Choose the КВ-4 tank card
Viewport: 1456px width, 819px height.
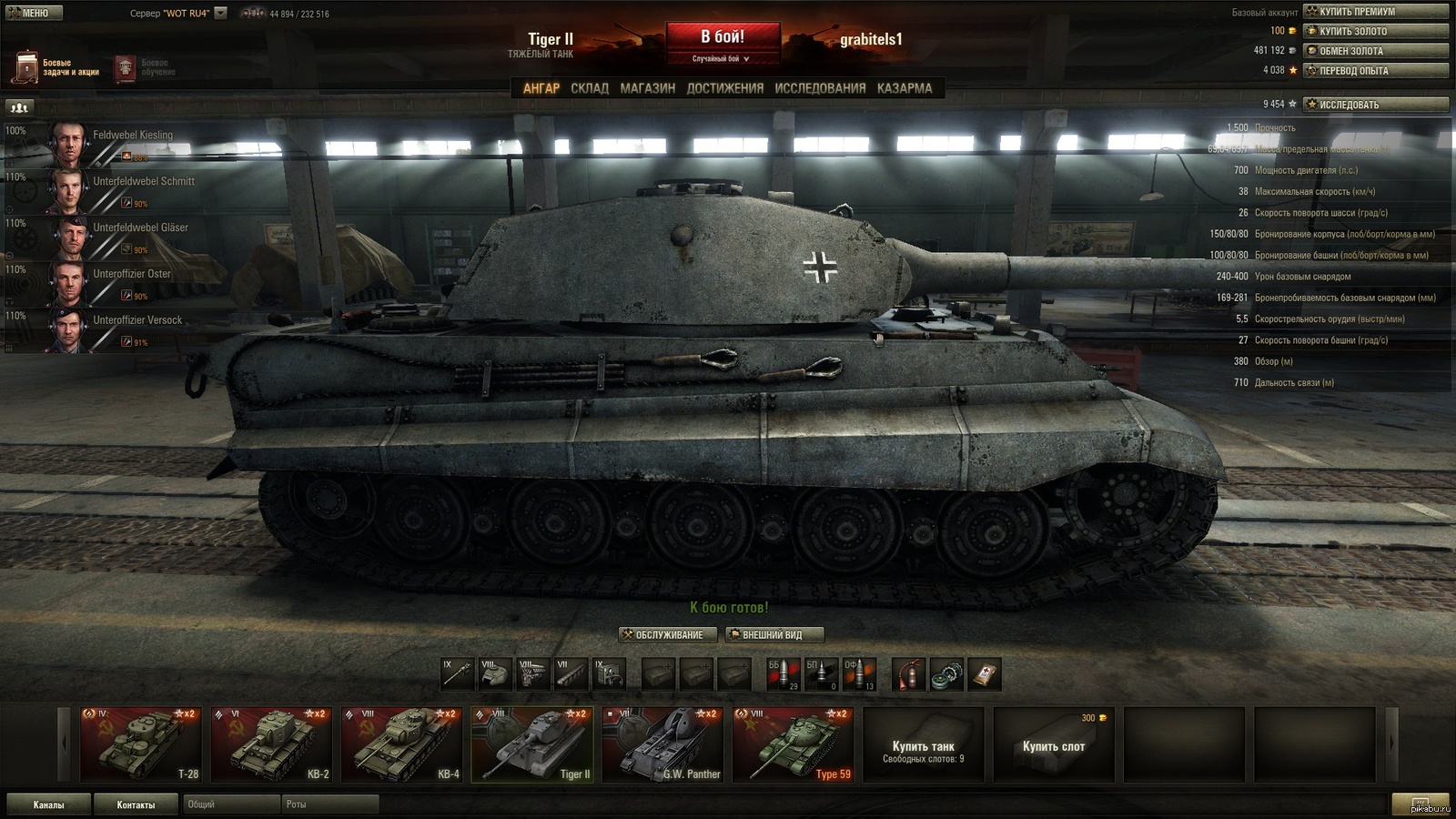[x=401, y=744]
